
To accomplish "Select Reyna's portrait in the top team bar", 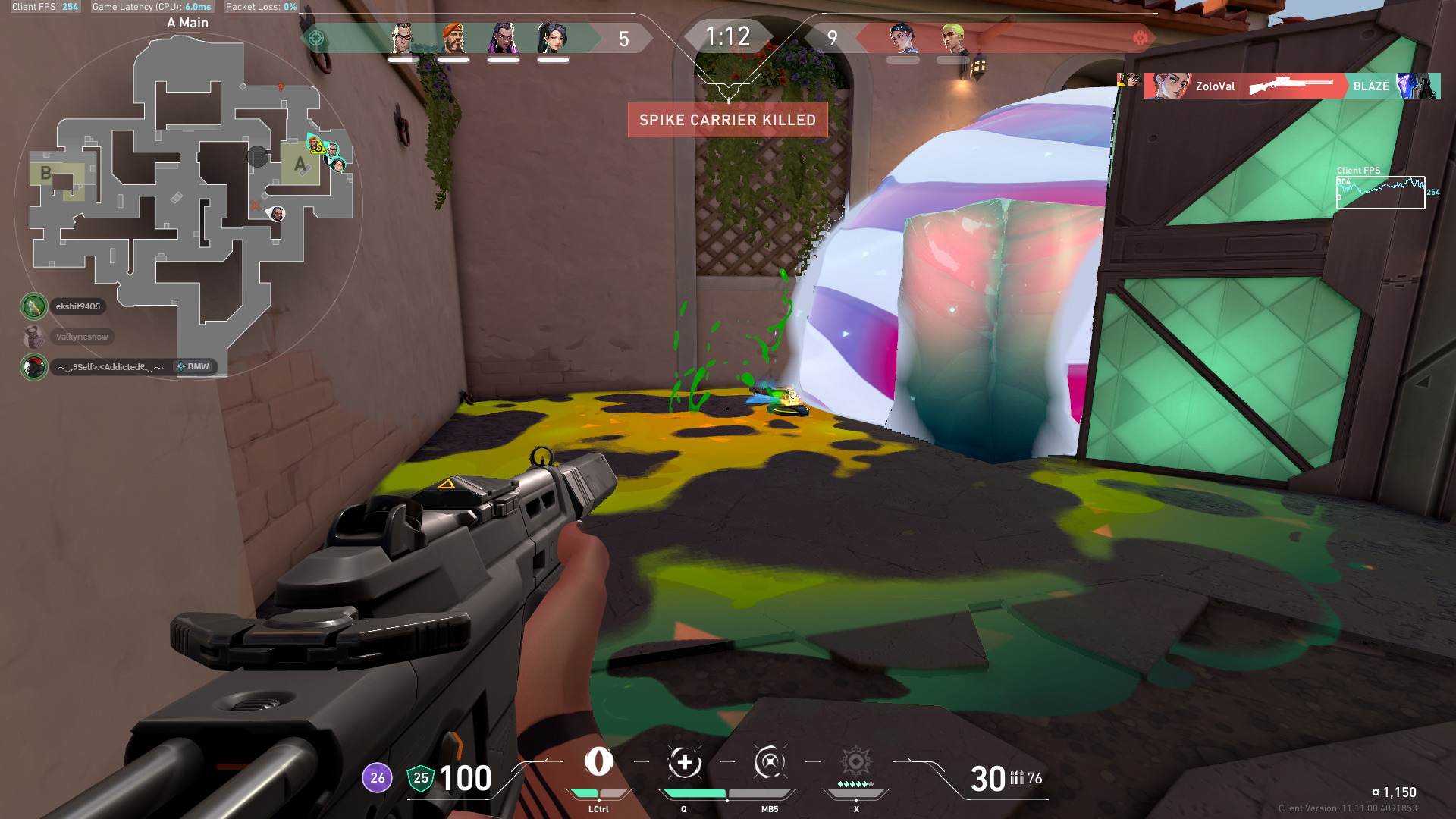I will tap(504, 38).
